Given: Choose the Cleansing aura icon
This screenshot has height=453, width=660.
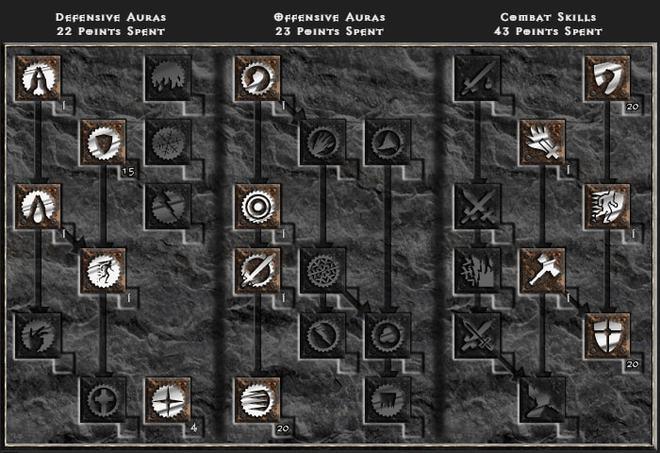Looking at the screenshot, I should click(x=38, y=206).
